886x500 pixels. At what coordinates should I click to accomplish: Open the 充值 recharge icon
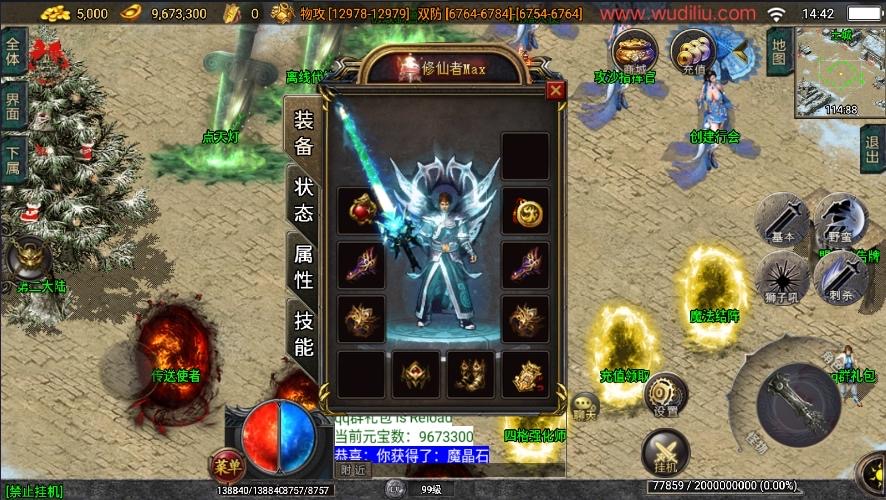click(x=692, y=49)
